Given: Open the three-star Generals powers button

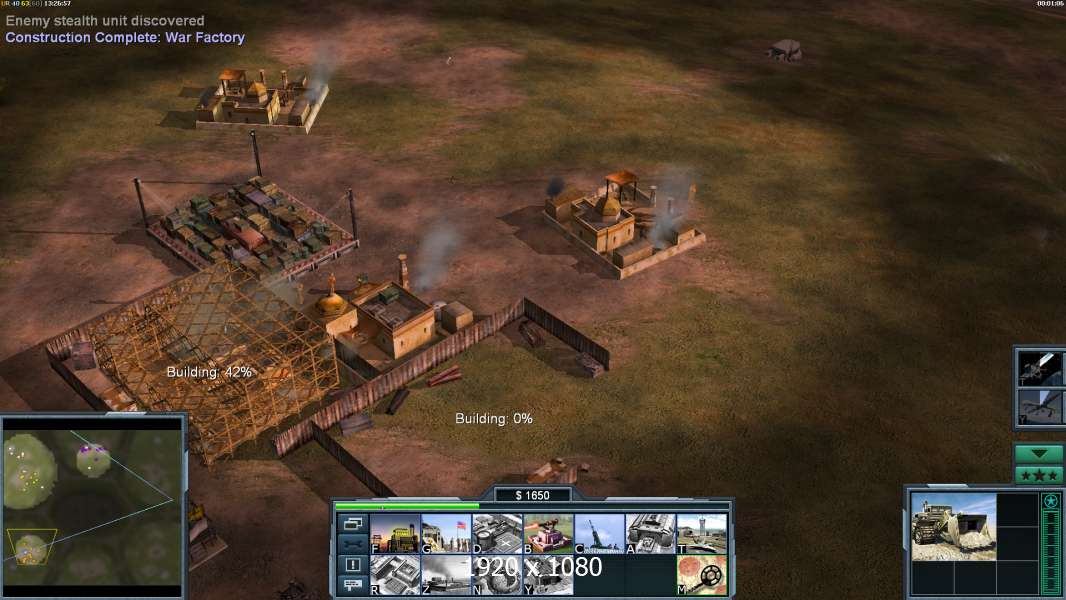Looking at the screenshot, I should [1038, 475].
